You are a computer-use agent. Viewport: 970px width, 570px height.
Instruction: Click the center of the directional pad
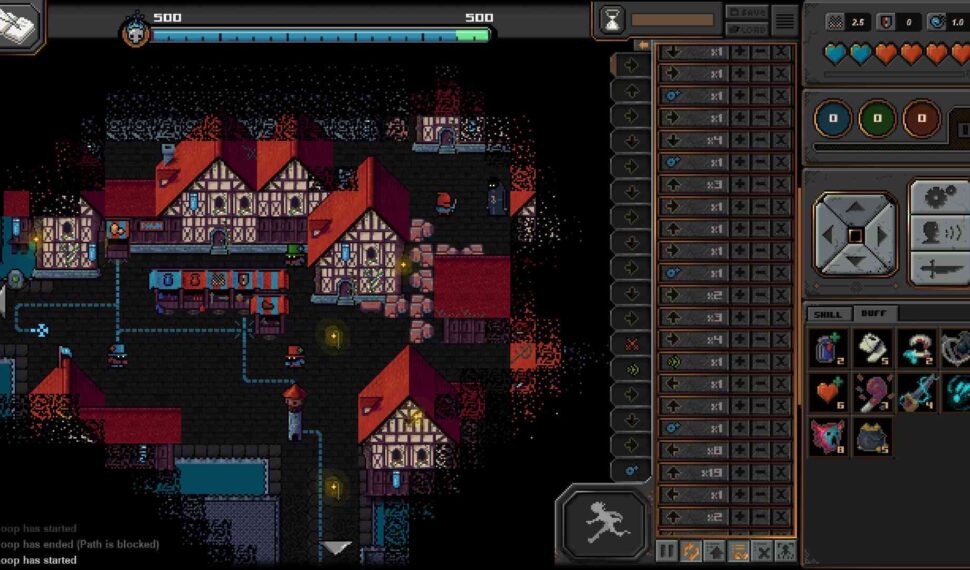[855, 236]
